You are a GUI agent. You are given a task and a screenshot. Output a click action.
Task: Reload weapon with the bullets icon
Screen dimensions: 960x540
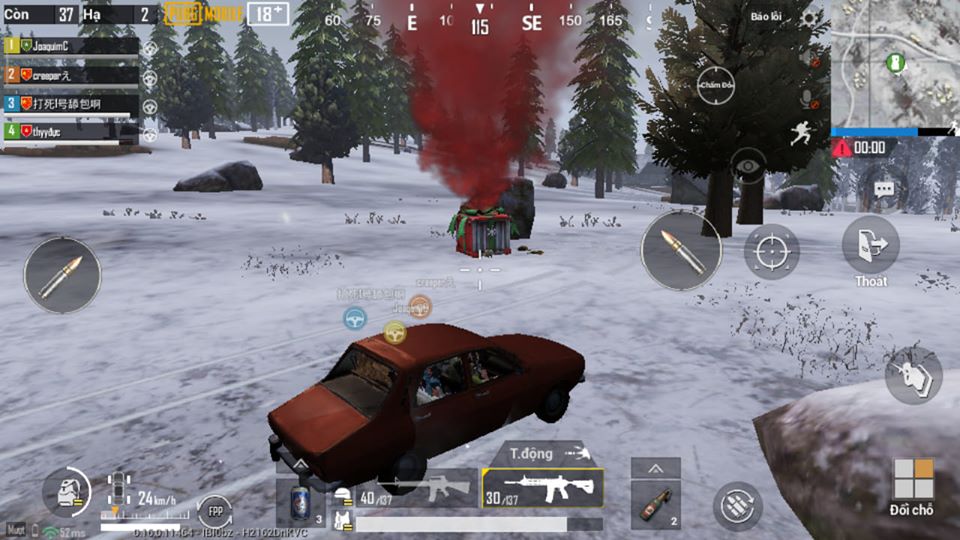737,505
